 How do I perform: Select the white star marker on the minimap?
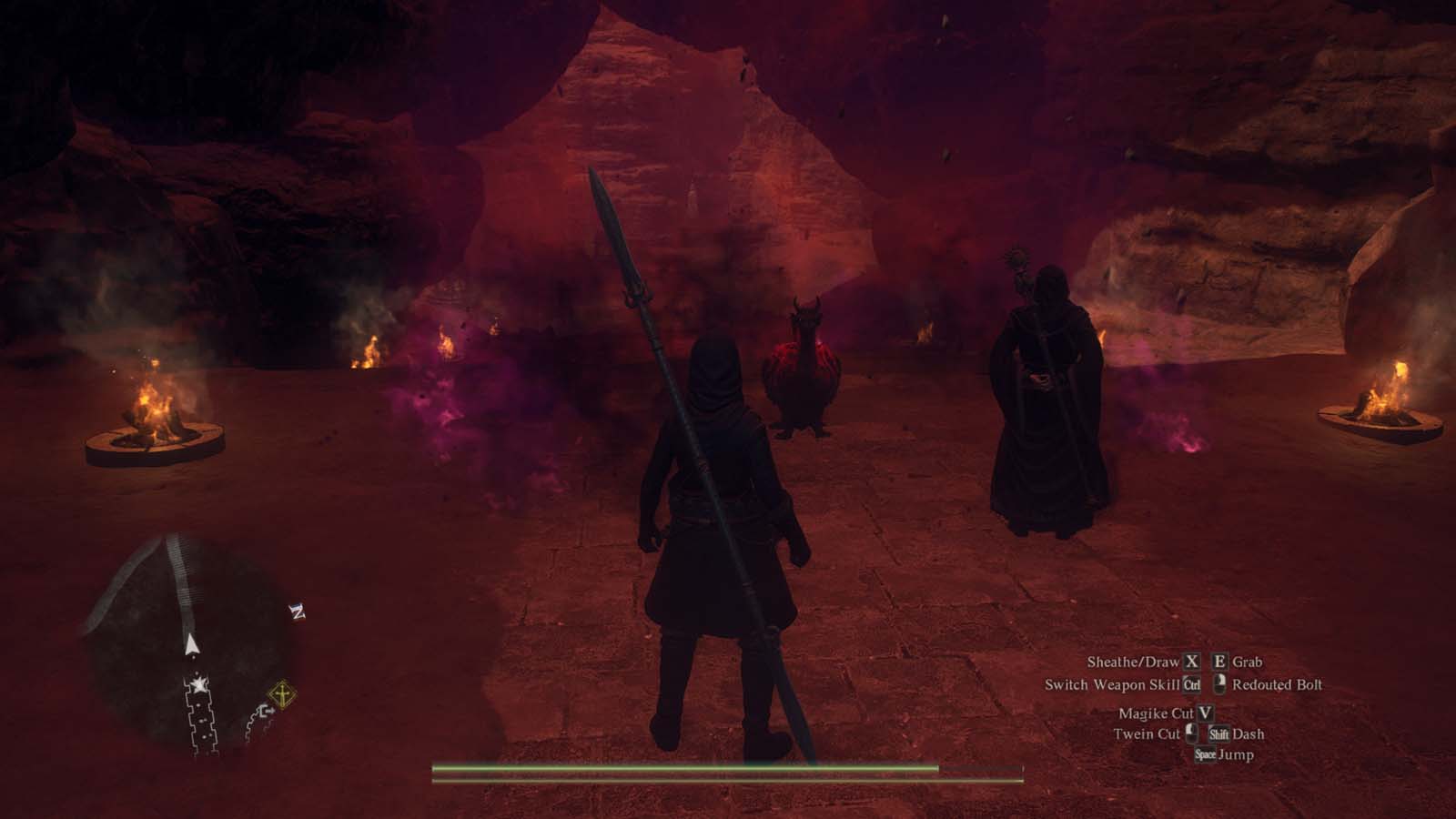pos(198,683)
